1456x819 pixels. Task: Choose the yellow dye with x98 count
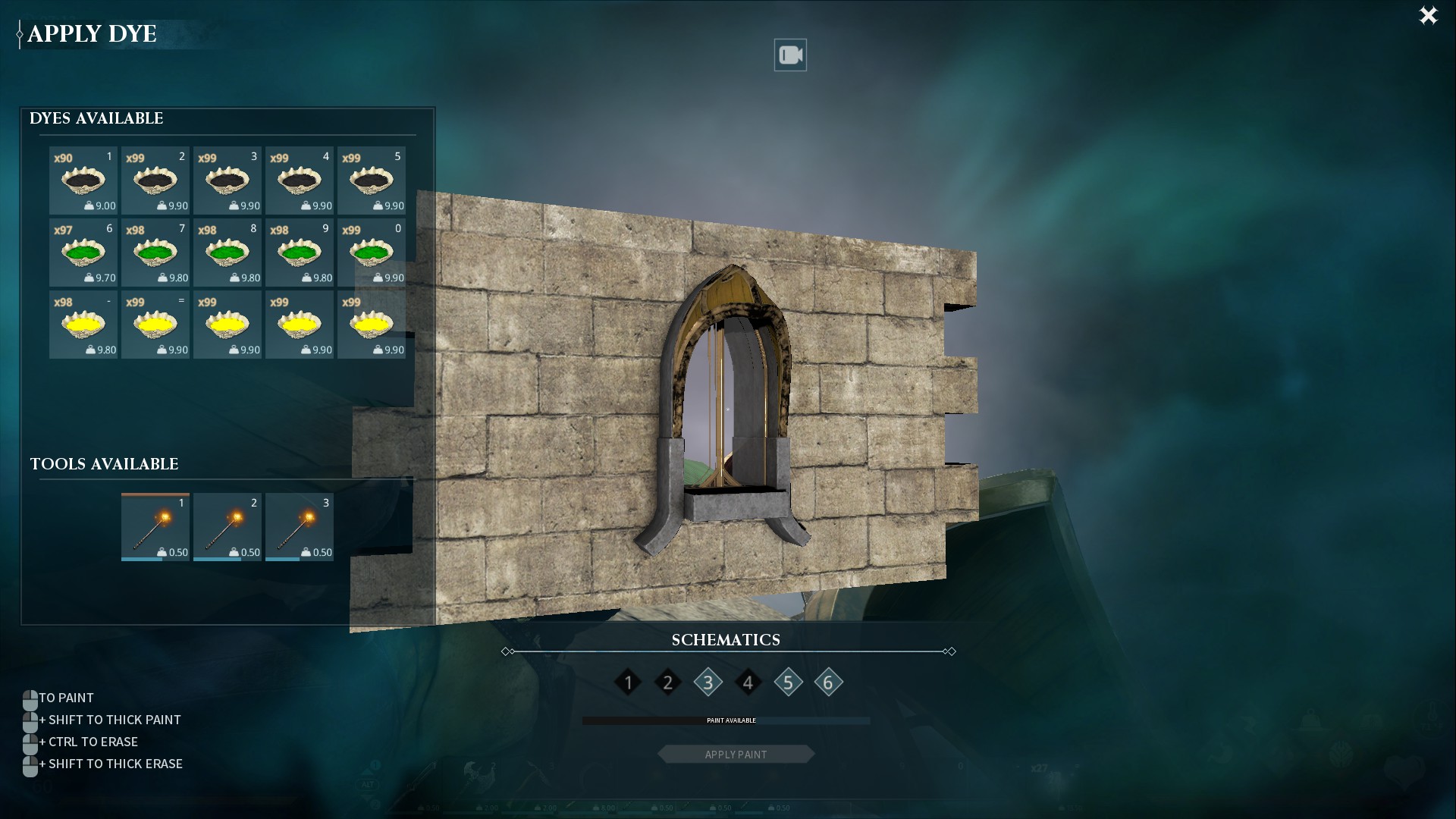tap(83, 325)
